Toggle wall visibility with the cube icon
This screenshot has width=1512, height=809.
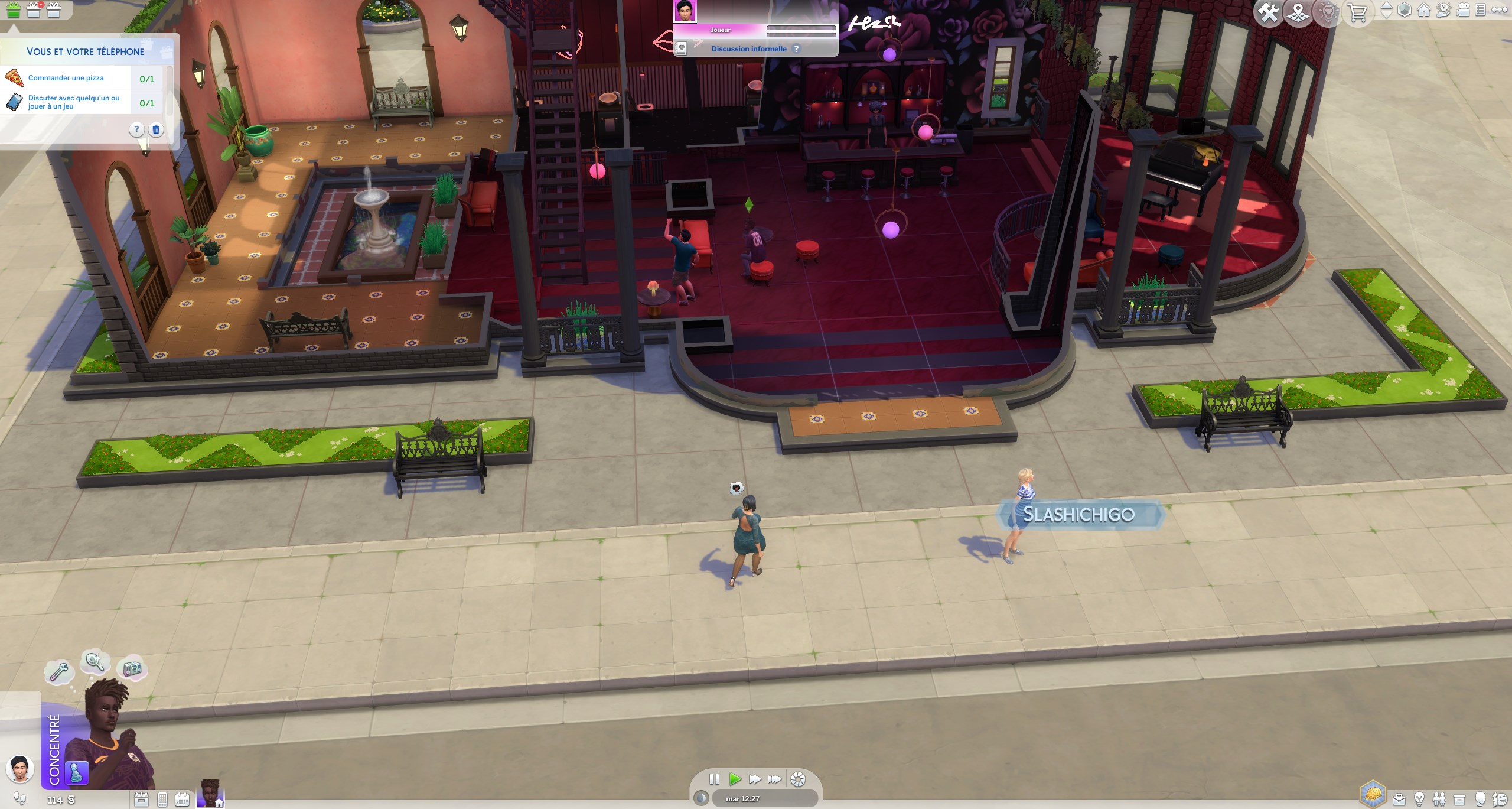click(1405, 10)
